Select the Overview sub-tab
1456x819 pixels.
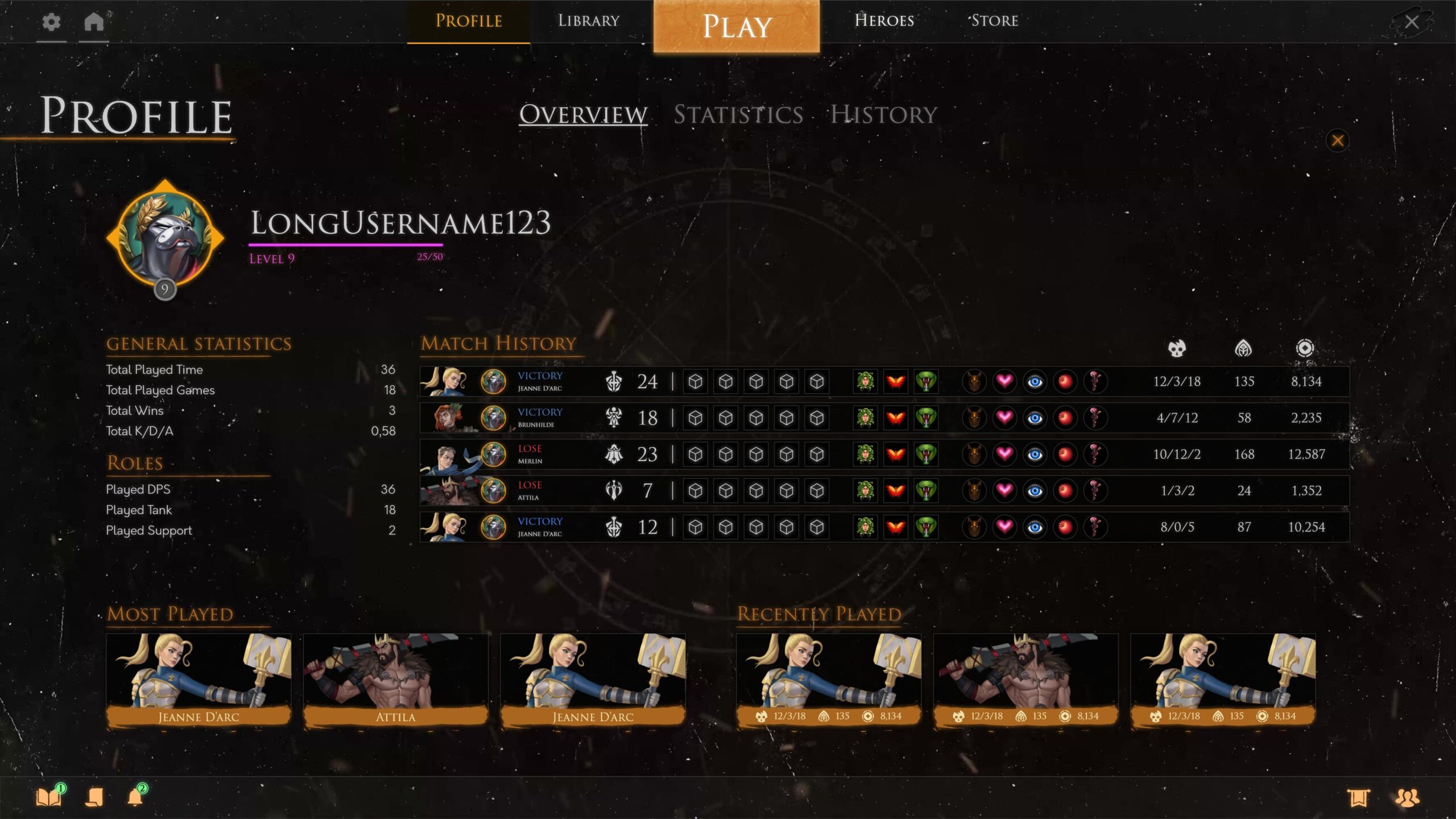[x=583, y=115]
